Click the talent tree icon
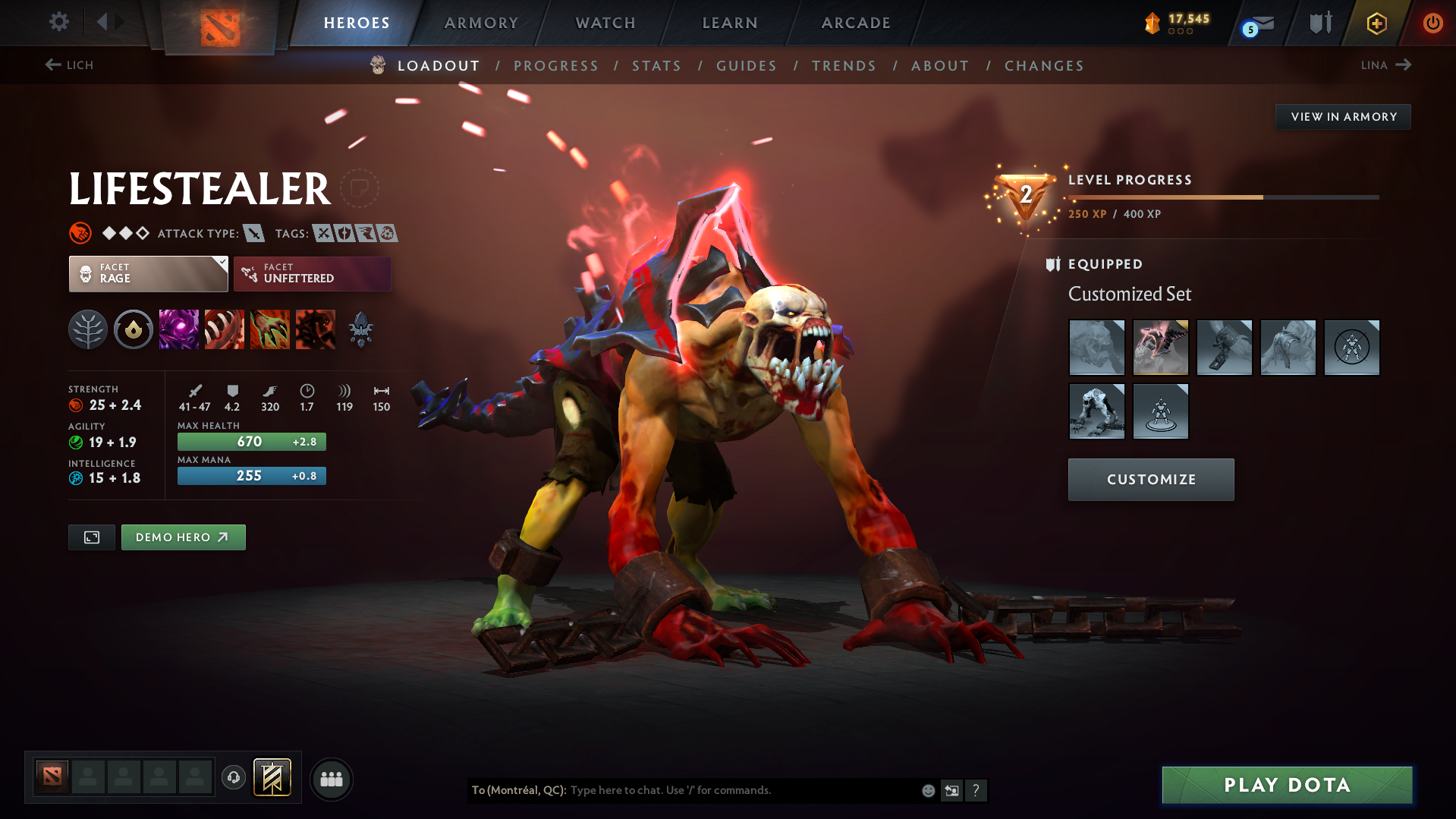Viewport: 1456px width, 819px height. (87, 329)
